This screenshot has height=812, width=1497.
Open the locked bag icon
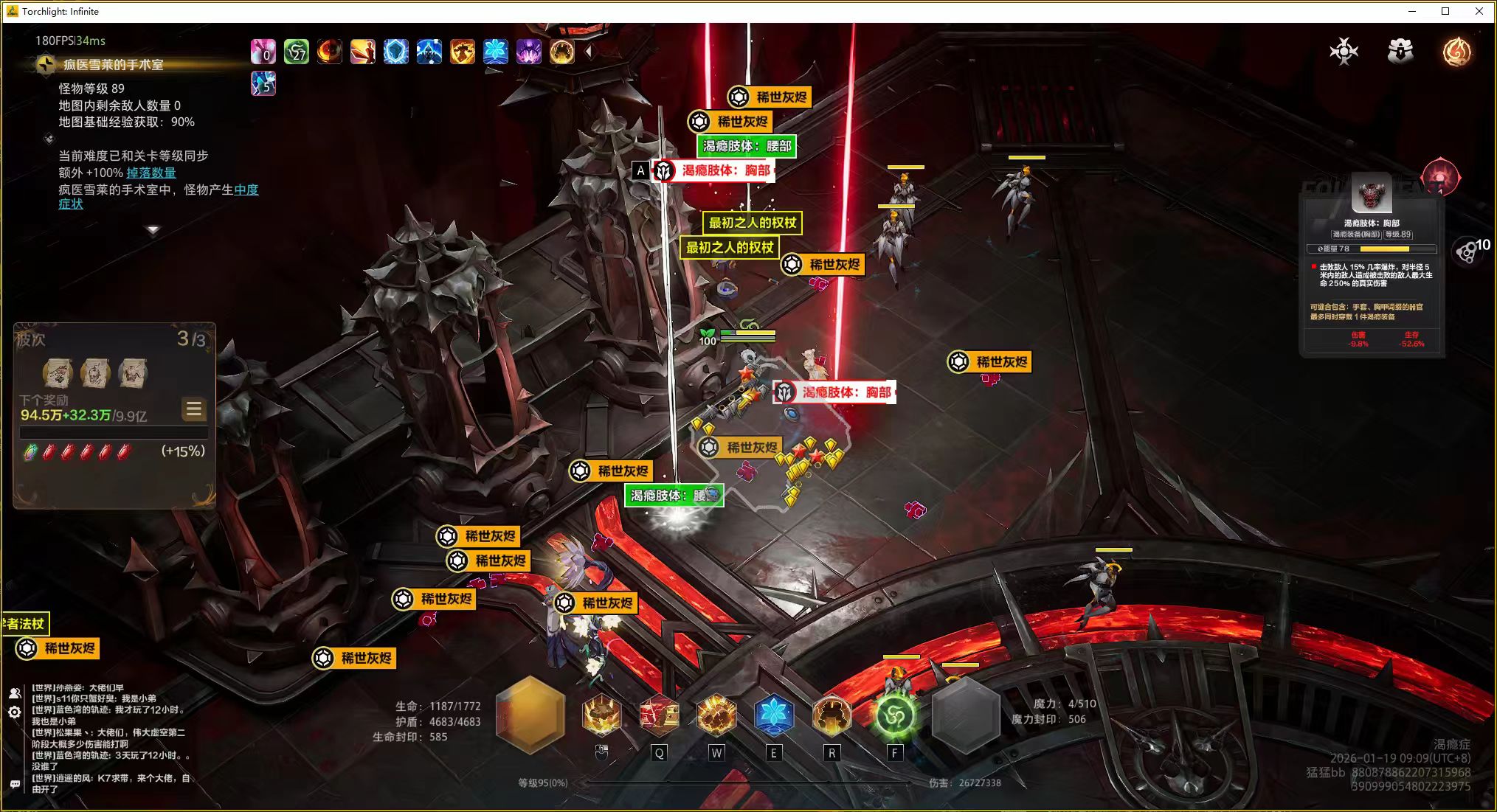click(1400, 51)
